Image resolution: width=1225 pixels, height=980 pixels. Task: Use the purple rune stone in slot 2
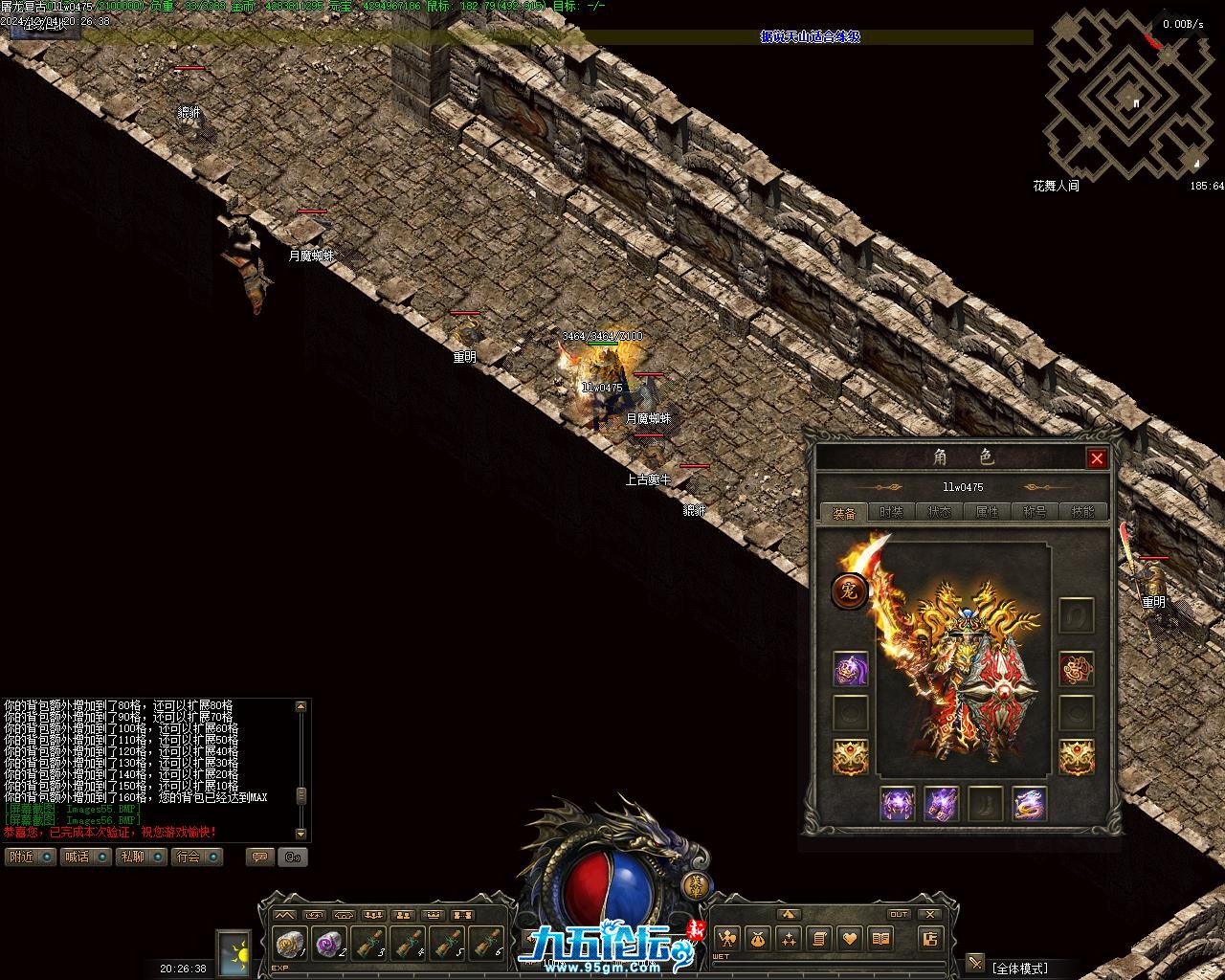(330, 945)
